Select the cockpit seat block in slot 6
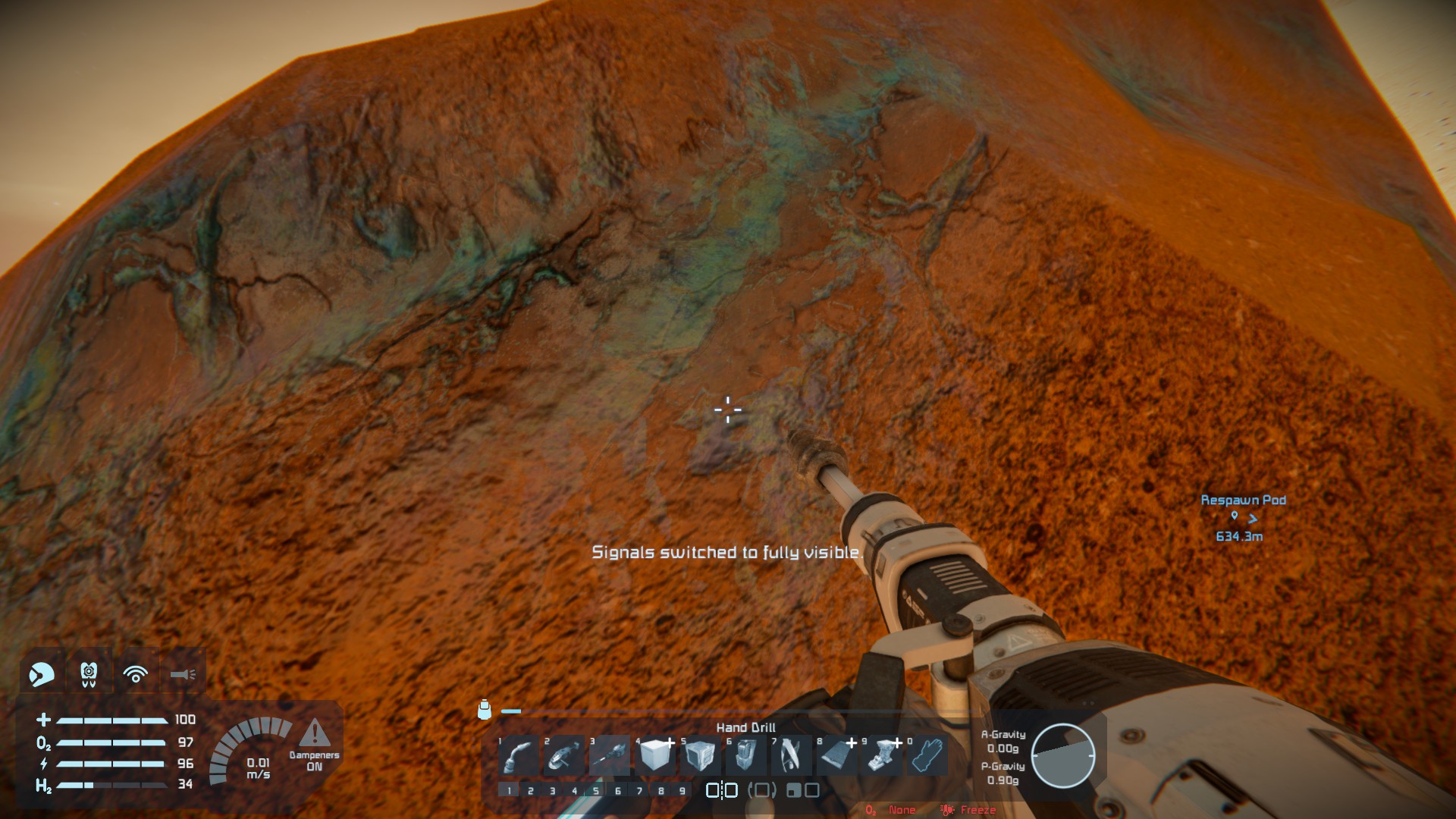 pyautogui.click(x=745, y=755)
